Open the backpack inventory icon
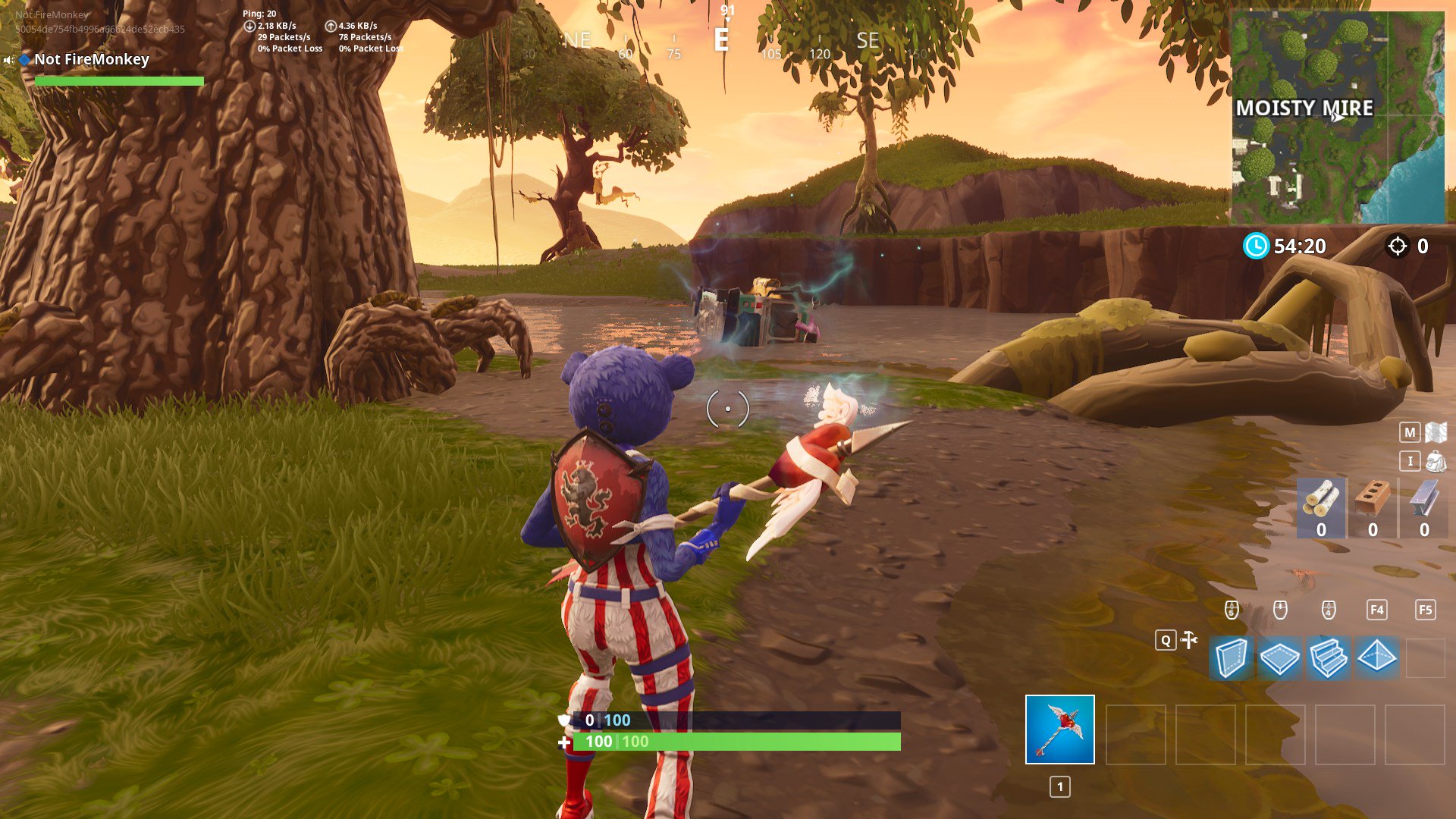 coord(1436,461)
